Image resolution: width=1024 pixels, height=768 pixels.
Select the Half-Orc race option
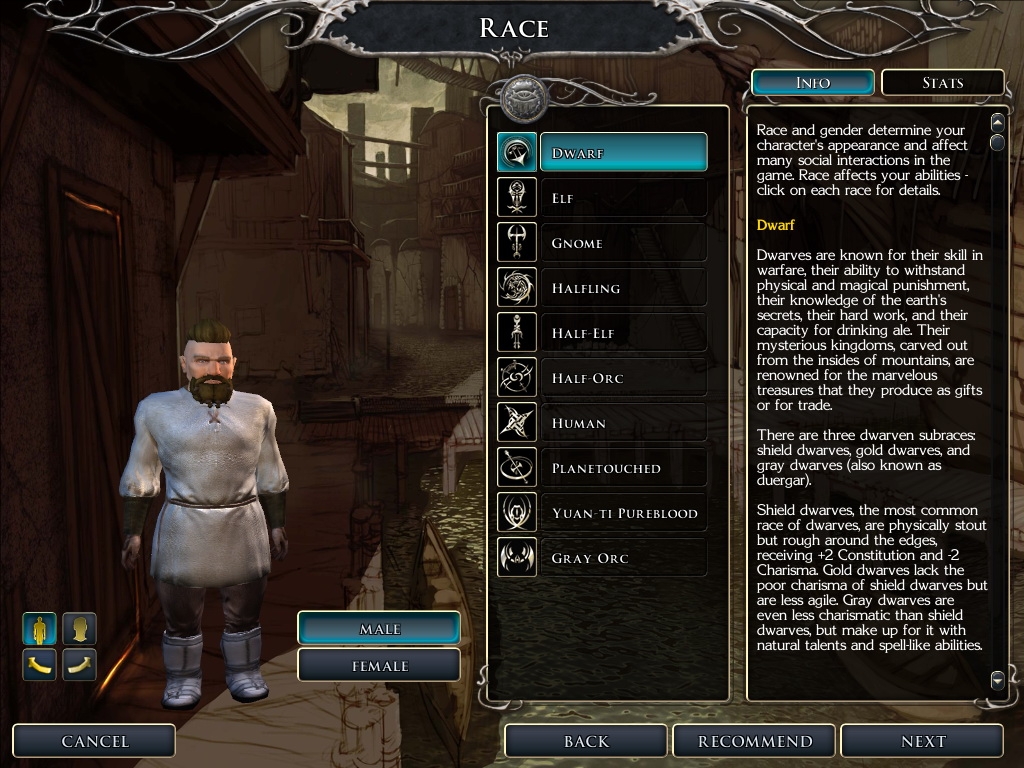pyautogui.click(x=622, y=378)
